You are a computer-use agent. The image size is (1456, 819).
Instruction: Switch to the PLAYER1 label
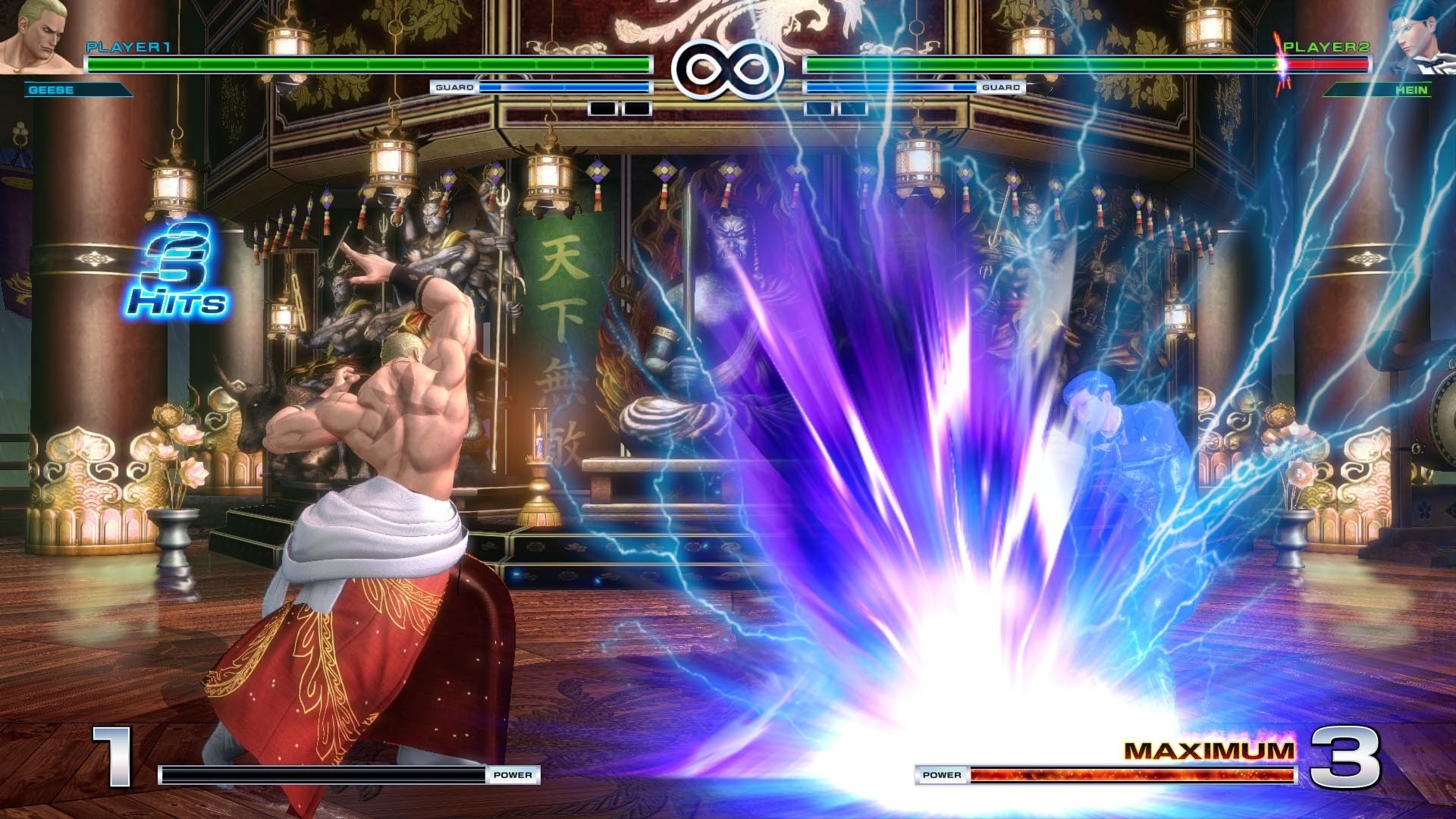[x=127, y=47]
